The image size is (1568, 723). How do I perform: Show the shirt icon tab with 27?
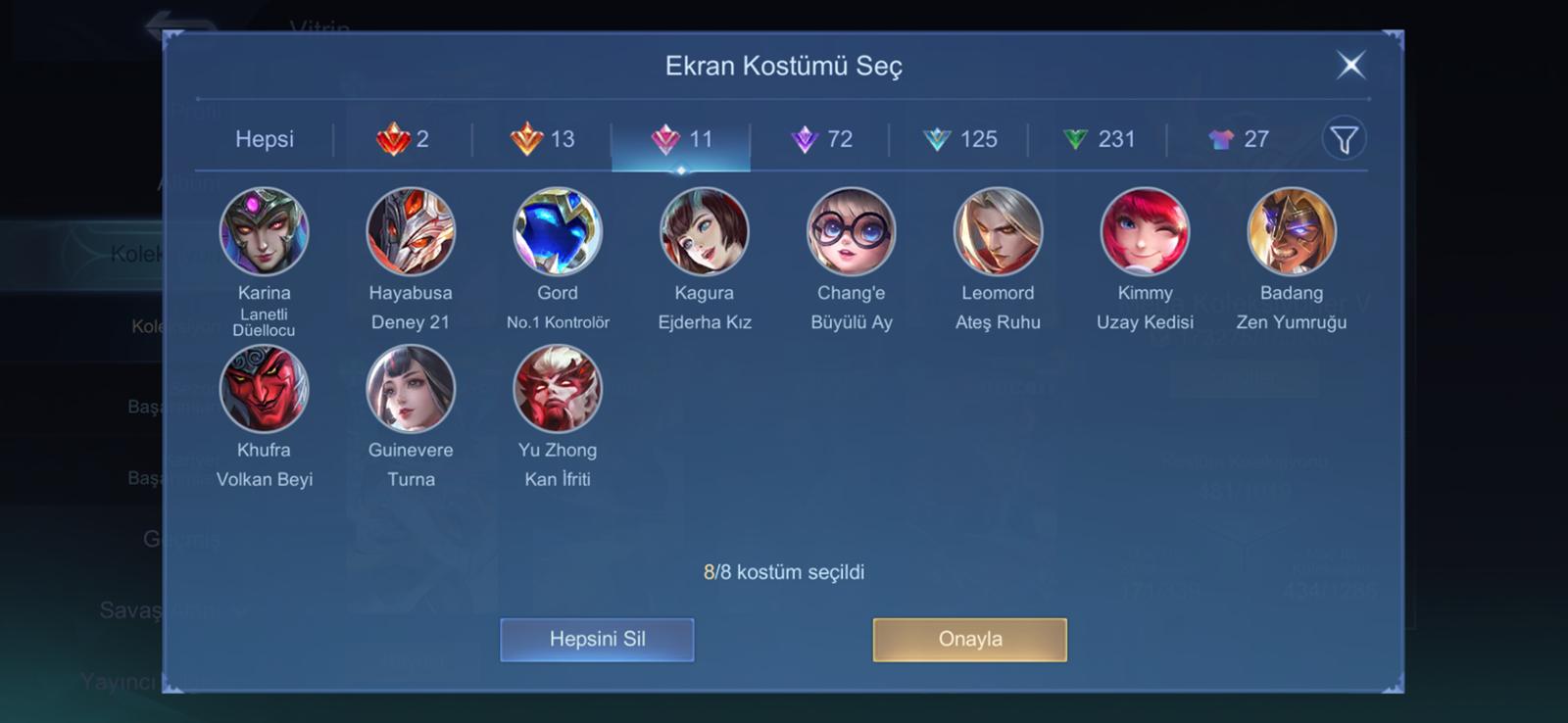(1238, 139)
